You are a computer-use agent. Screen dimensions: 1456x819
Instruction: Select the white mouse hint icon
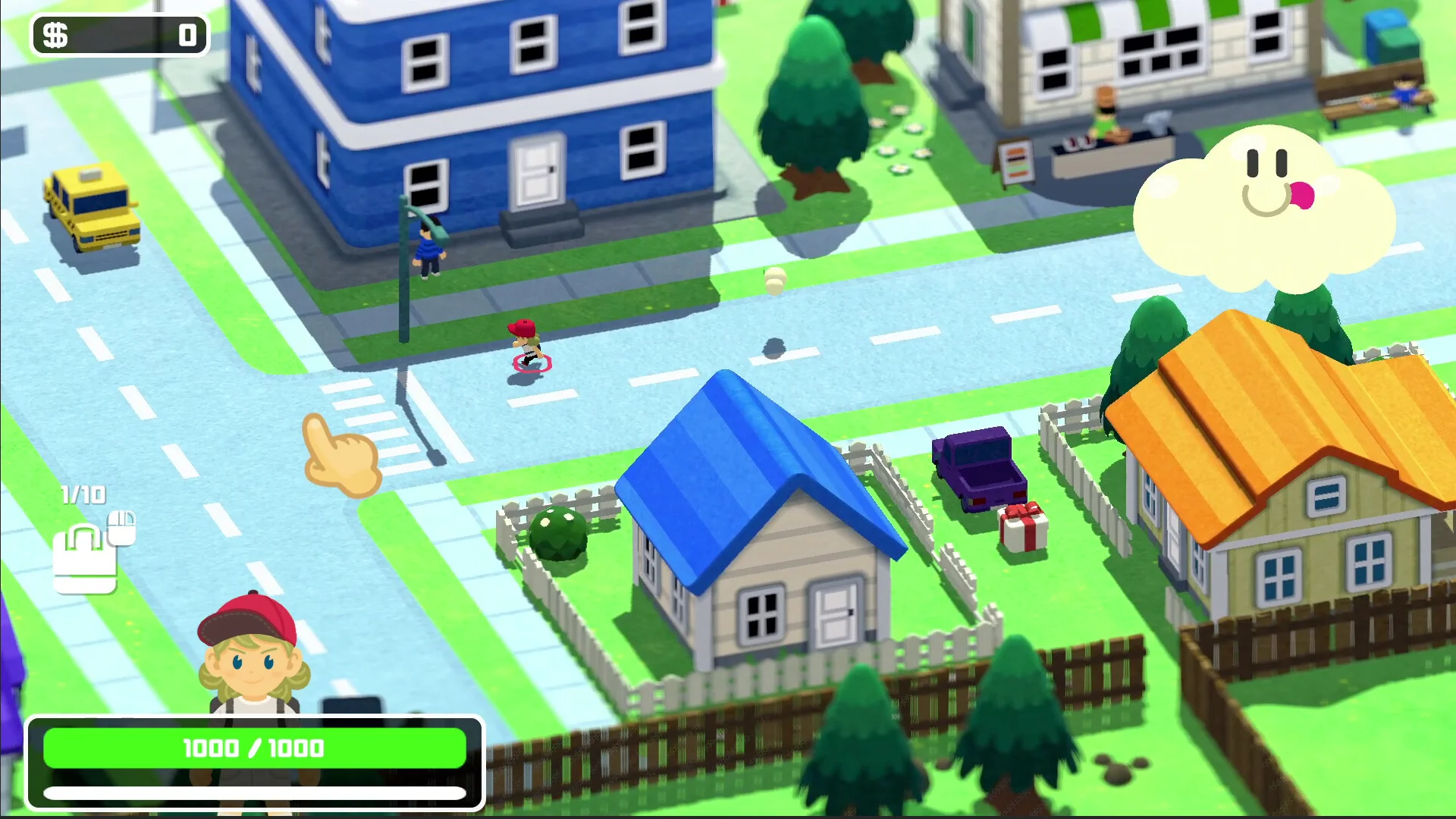pos(121,529)
